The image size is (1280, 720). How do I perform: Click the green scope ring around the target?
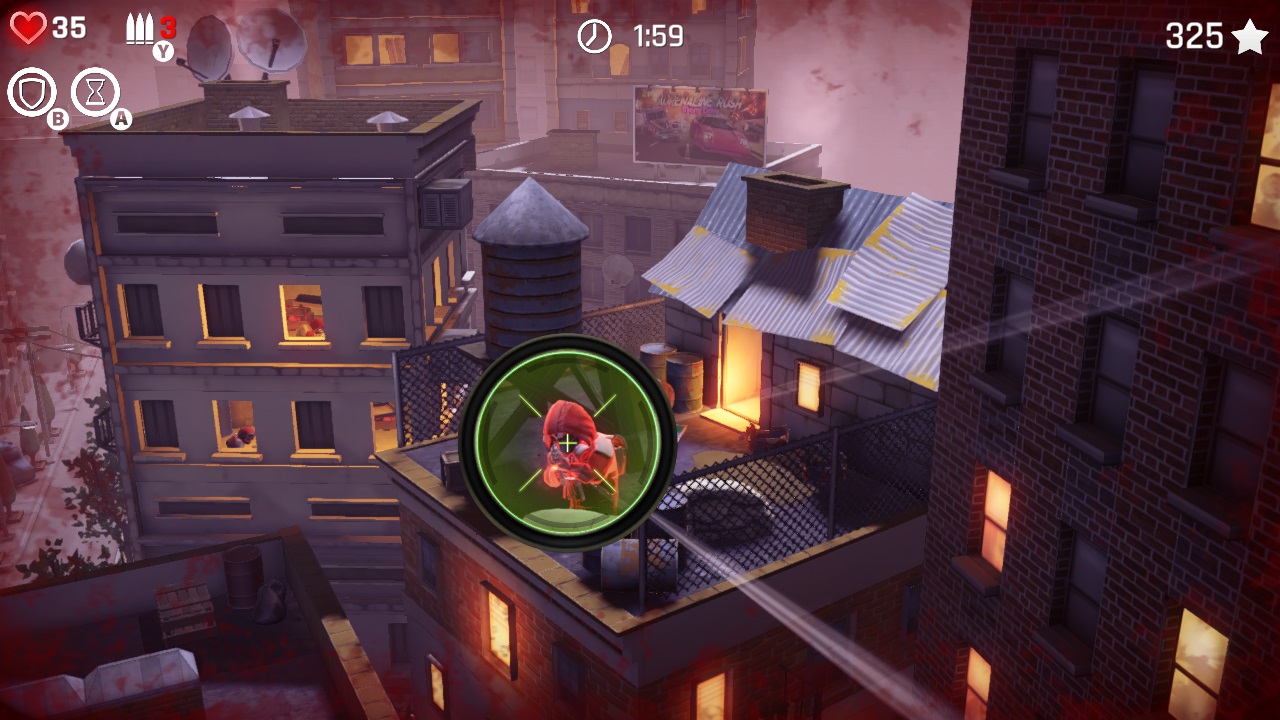pyautogui.click(x=567, y=353)
